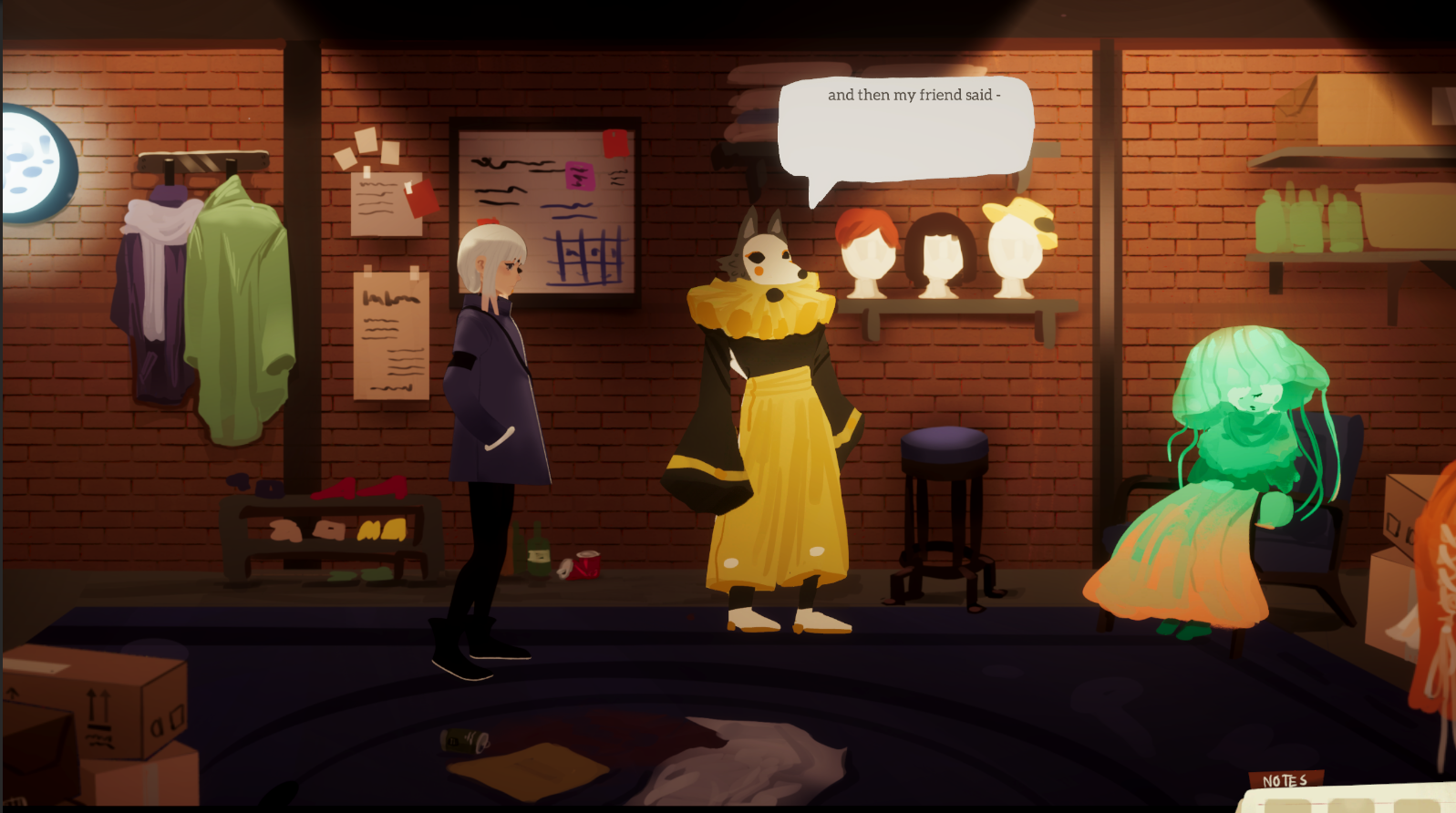The width and height of the screenshot is (1456, 813).
Task: Advance the "and then my friend said" speech bubble
Action: pyautogui.click(x=904, y=128)
